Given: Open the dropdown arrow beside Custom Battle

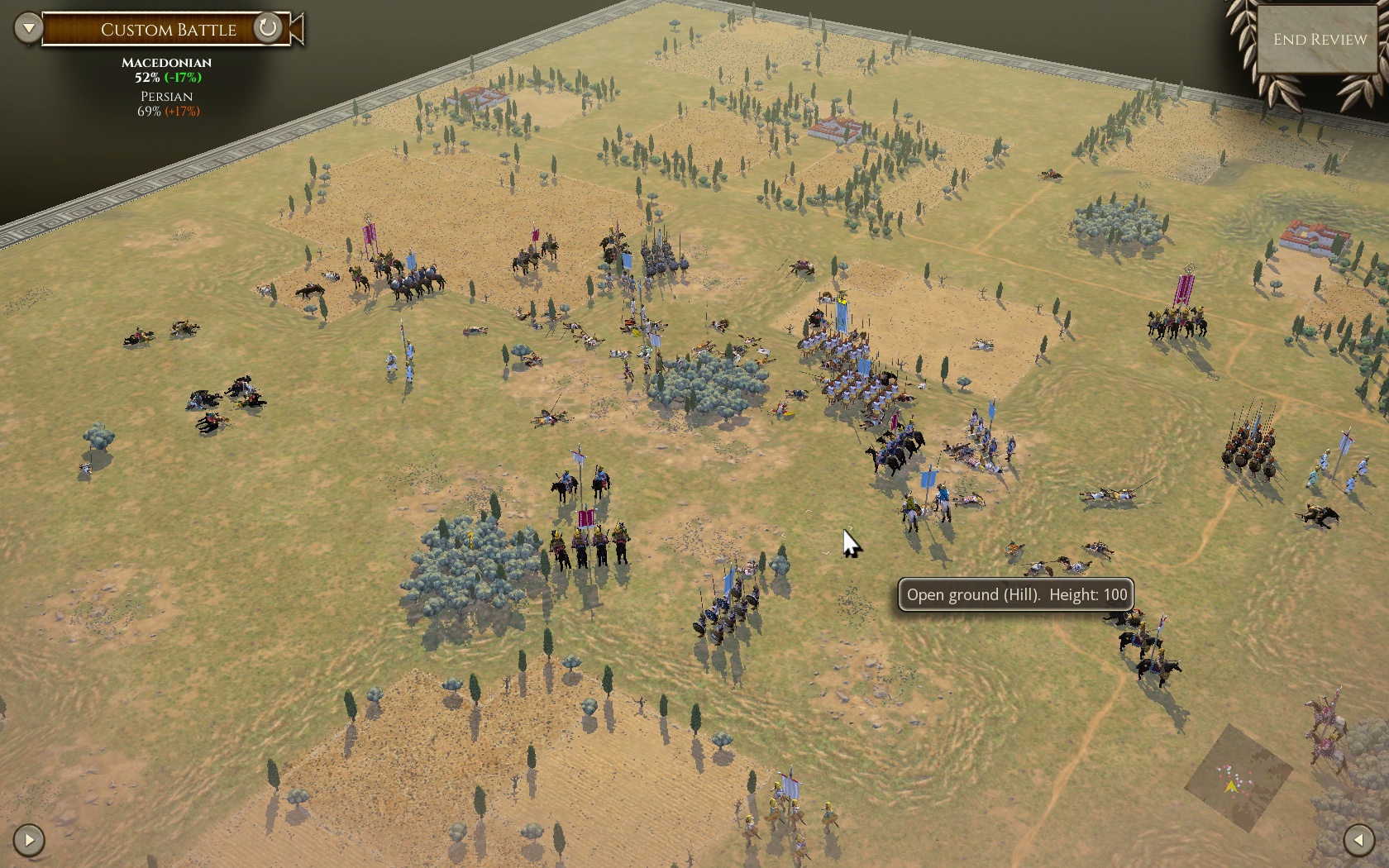Looking at the screenshot, I should [x=28, y=28].
